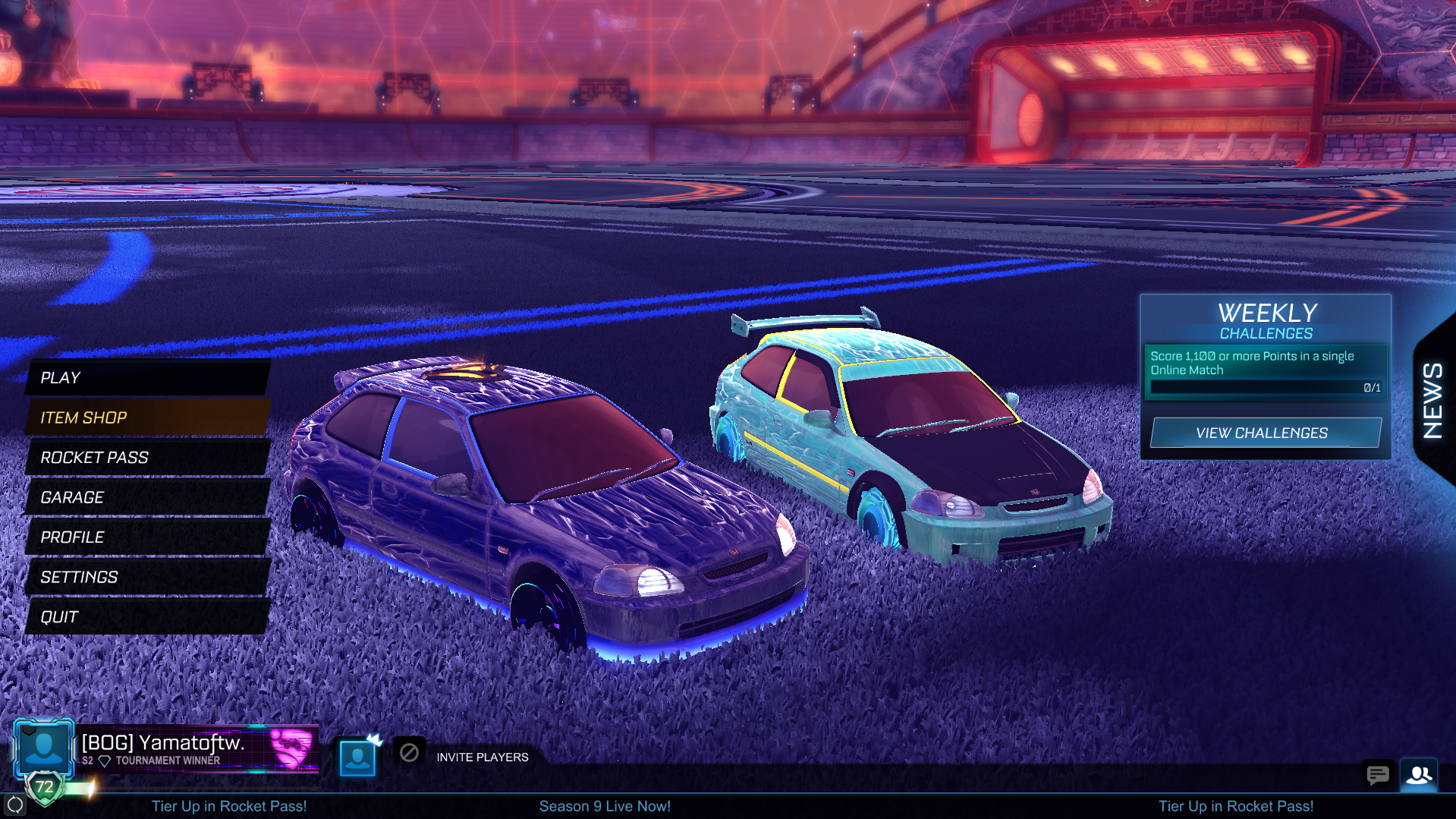The height and width of the screenshot is (819, 1456).
Task: Click the Yamatoftw player banner
Action: [x=196, y=748]
